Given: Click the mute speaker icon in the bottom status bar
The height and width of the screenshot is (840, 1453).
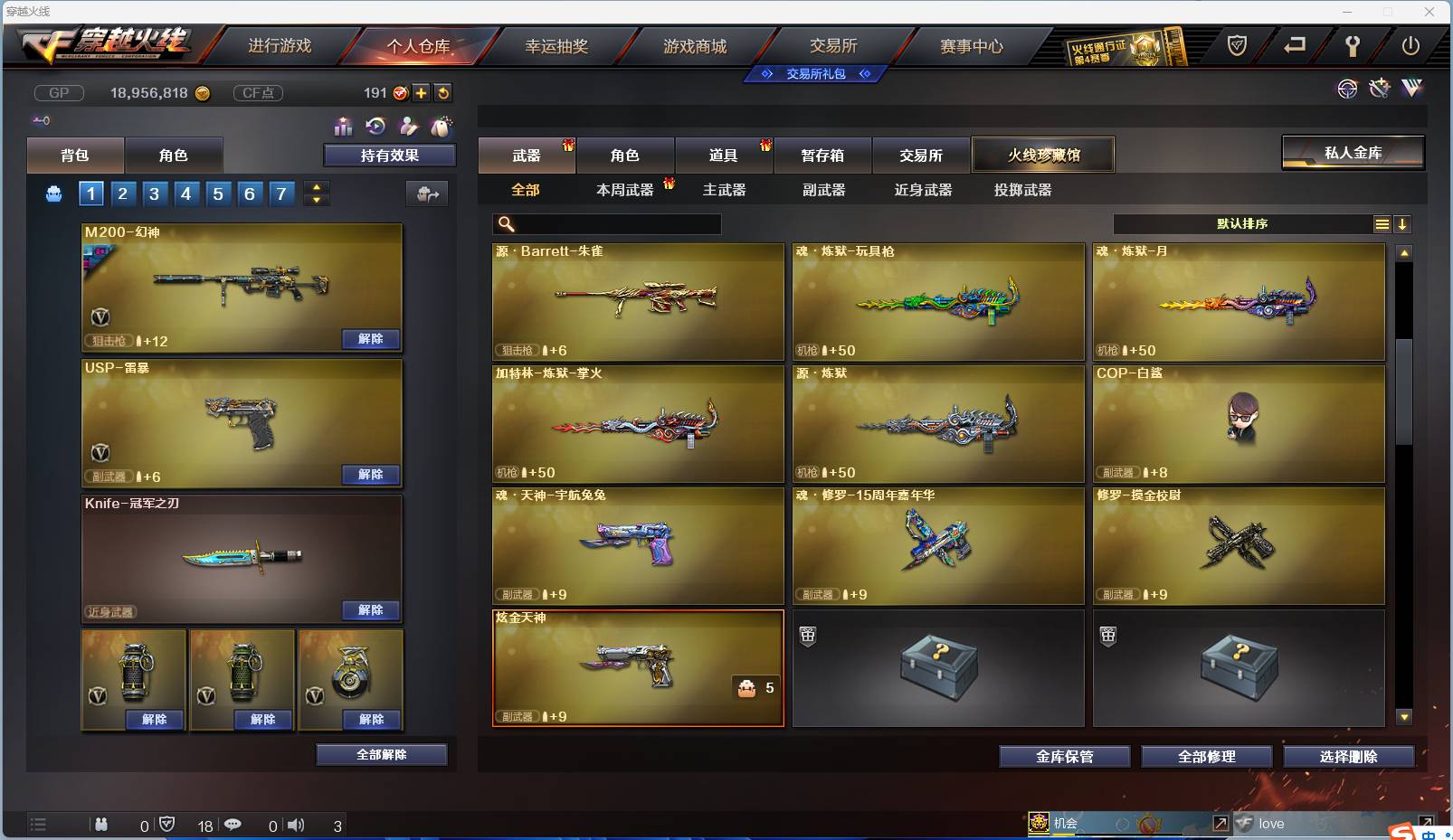Looking at the screenshot, I should tap(297, 826).
